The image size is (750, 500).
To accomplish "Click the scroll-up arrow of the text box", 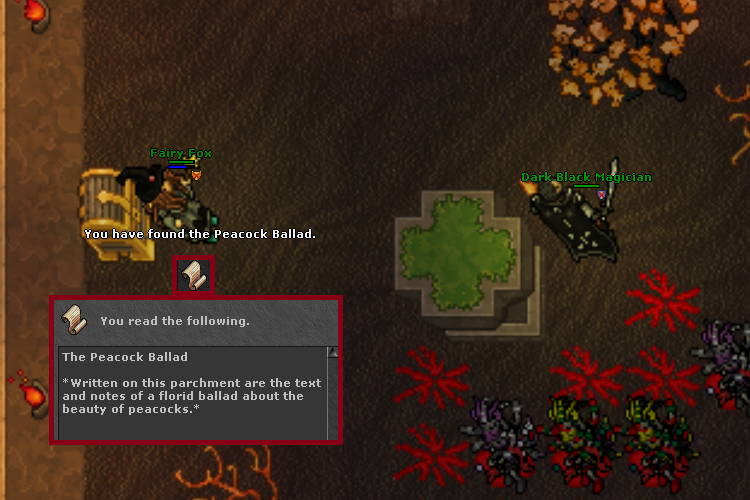I will 333,353.
